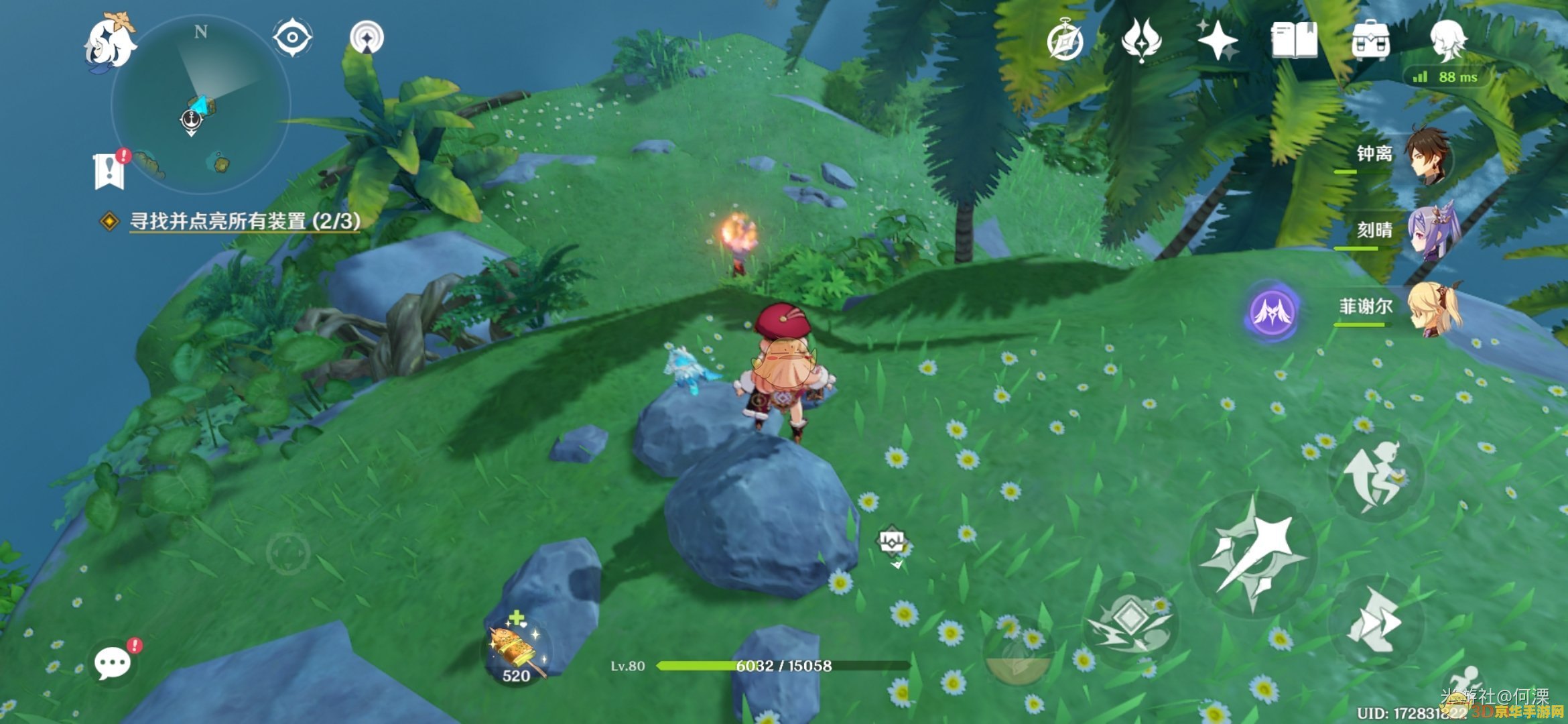Activate the purple elemental burst icon for 菲谢尔

click(x=1271, y=312)
